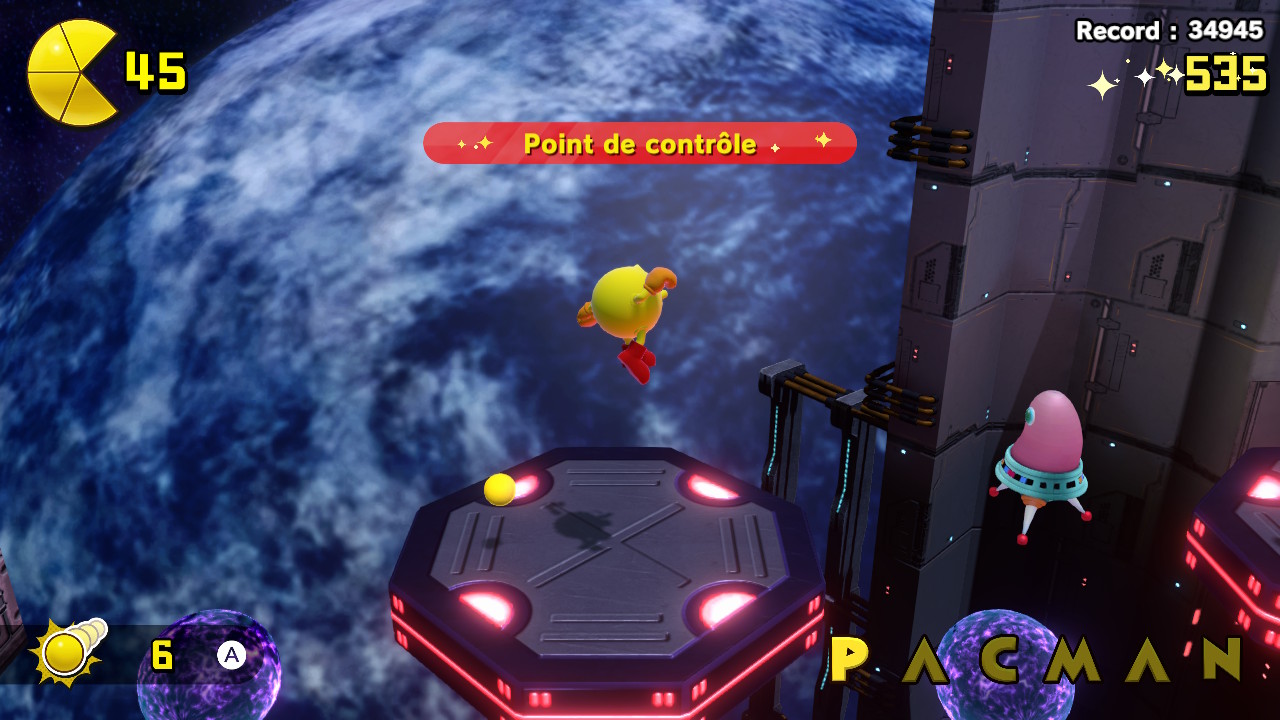Select the pellet shot ability icon
The image size is (1280, 720).
click(66, 653)
